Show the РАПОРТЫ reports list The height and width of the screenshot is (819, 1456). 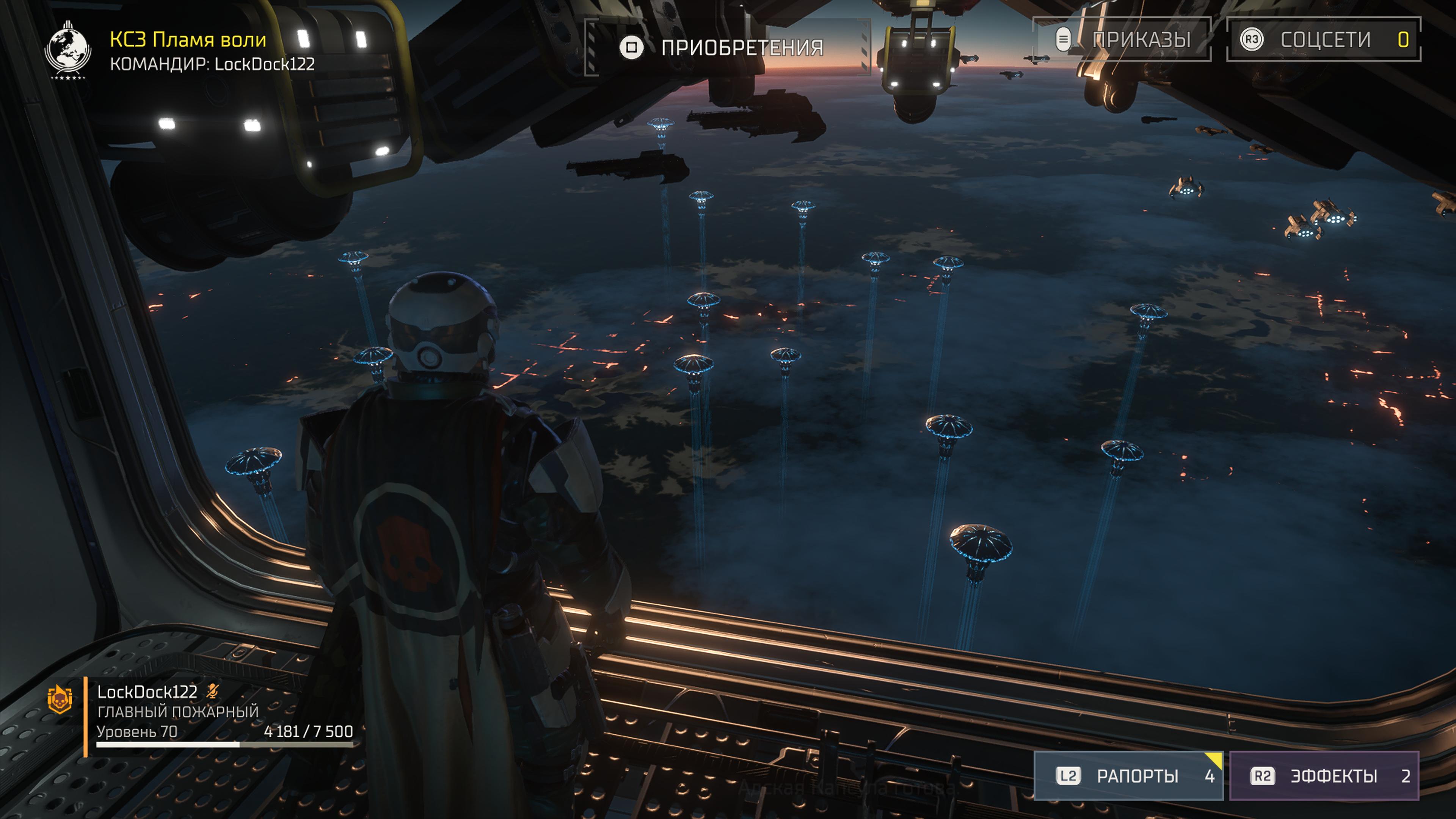tap(1128, 775)
